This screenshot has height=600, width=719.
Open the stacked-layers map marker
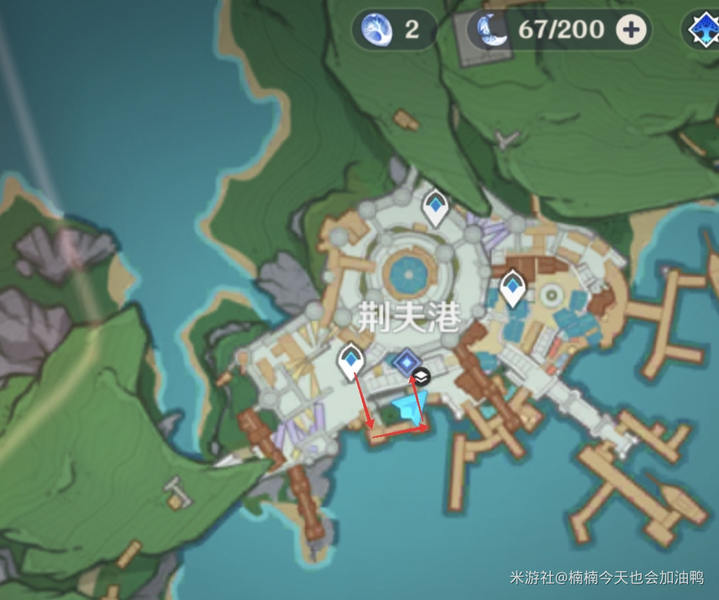coord(422,376)
